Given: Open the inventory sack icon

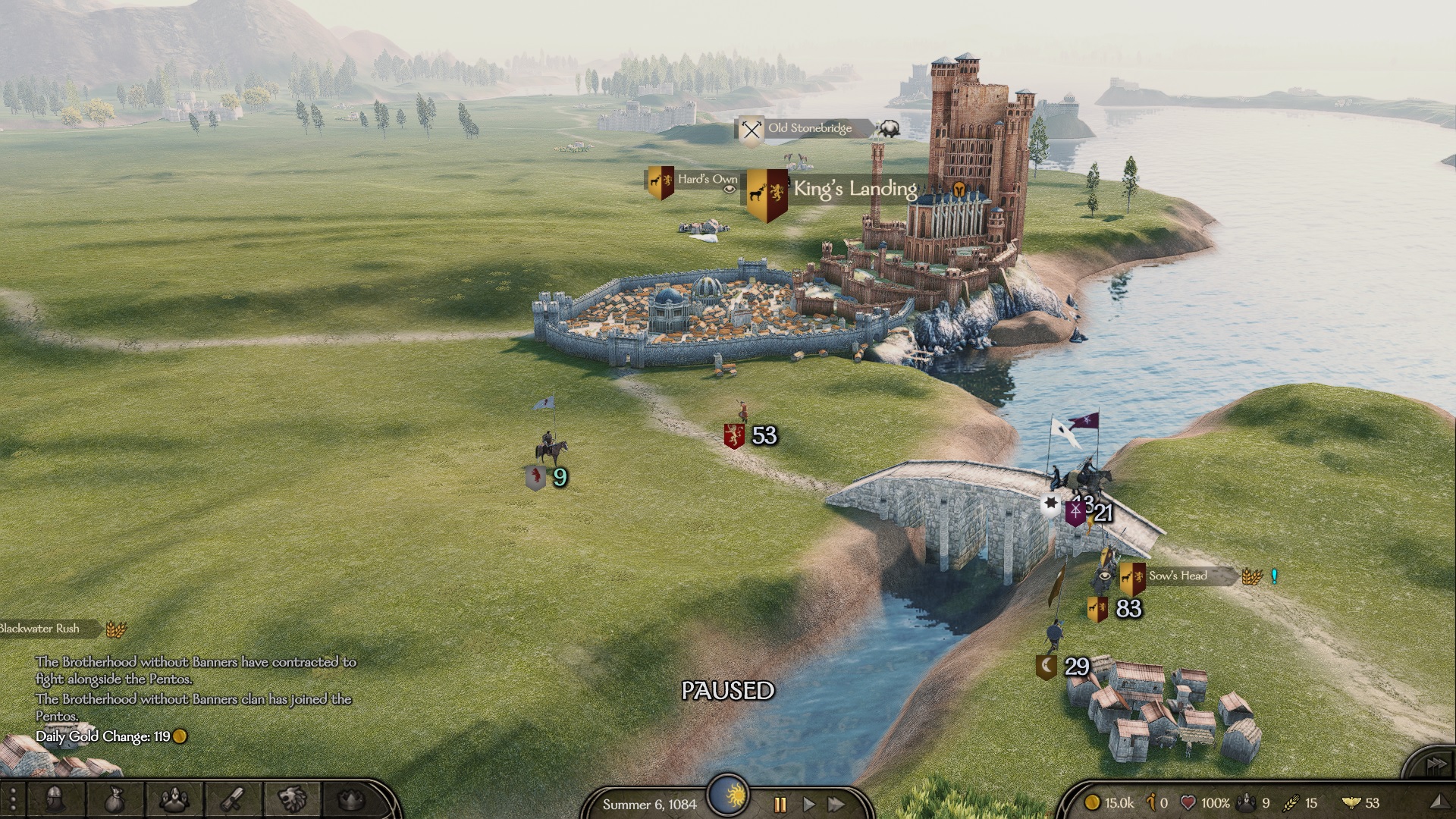Looking at the screenshot, I should [114, 799].
